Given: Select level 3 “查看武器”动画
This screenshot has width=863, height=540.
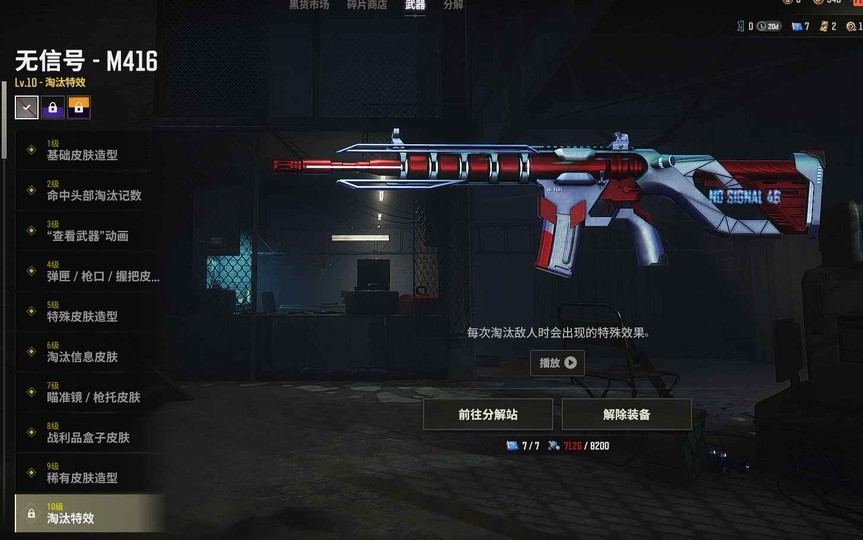Looking at the screenshot, I should pyautogui.click(x=87, y=236).
